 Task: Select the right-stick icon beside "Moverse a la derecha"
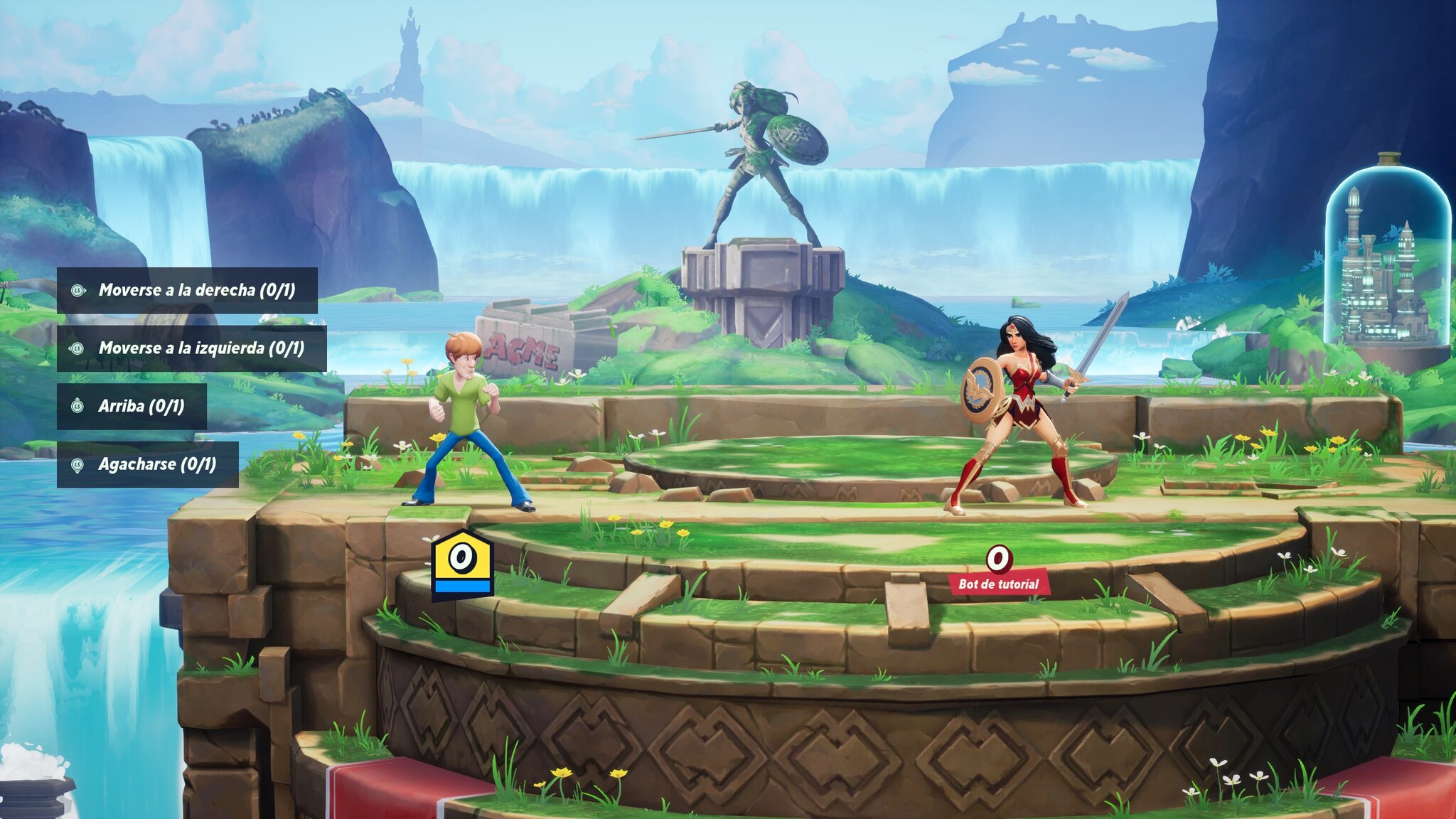(77, 290)
